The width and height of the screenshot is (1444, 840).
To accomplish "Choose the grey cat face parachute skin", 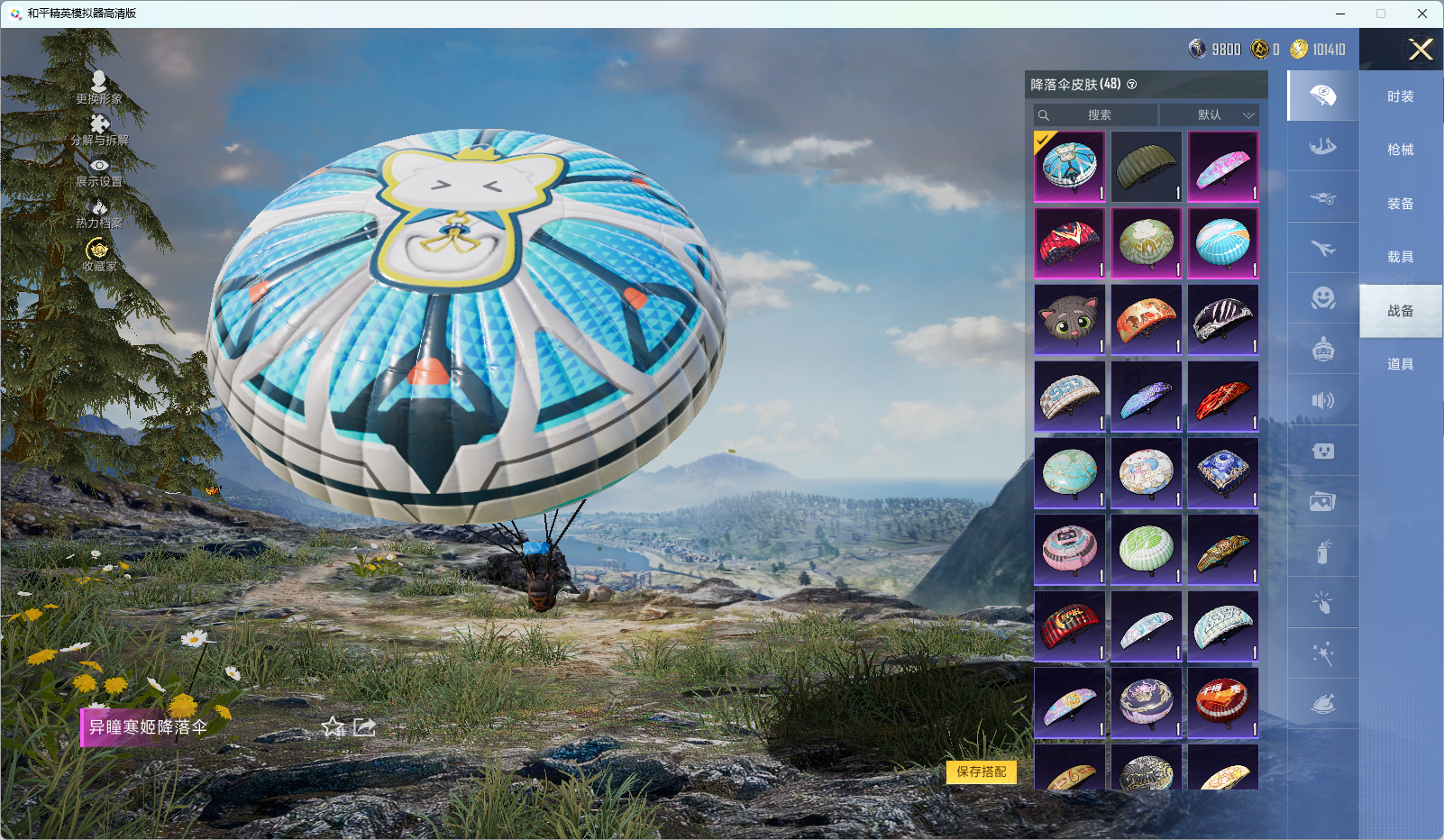I will point(1069,320).
